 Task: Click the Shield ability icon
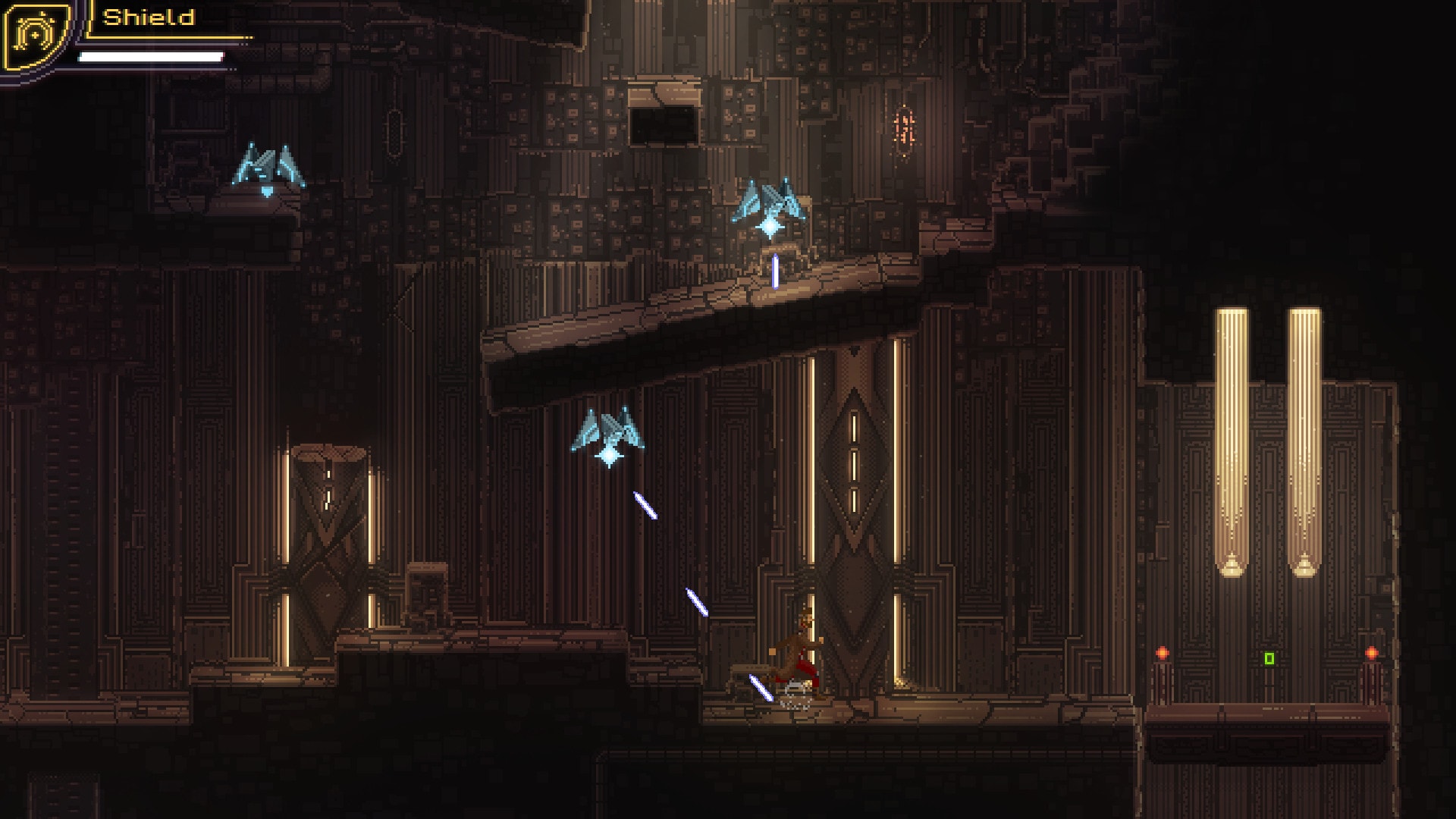point(36,35)
